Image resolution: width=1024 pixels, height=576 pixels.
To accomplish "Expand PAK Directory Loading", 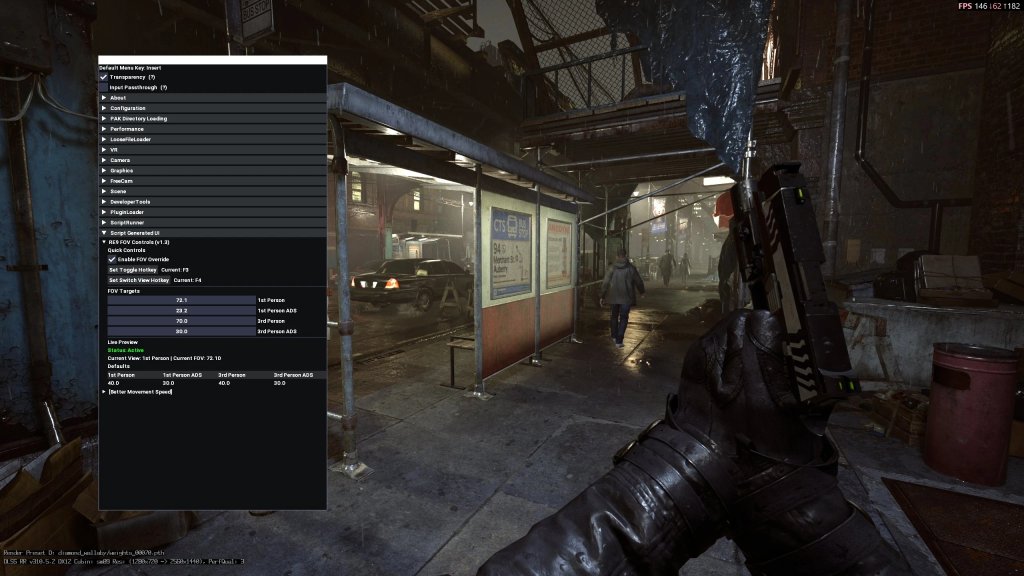I will tap(138, 119).
